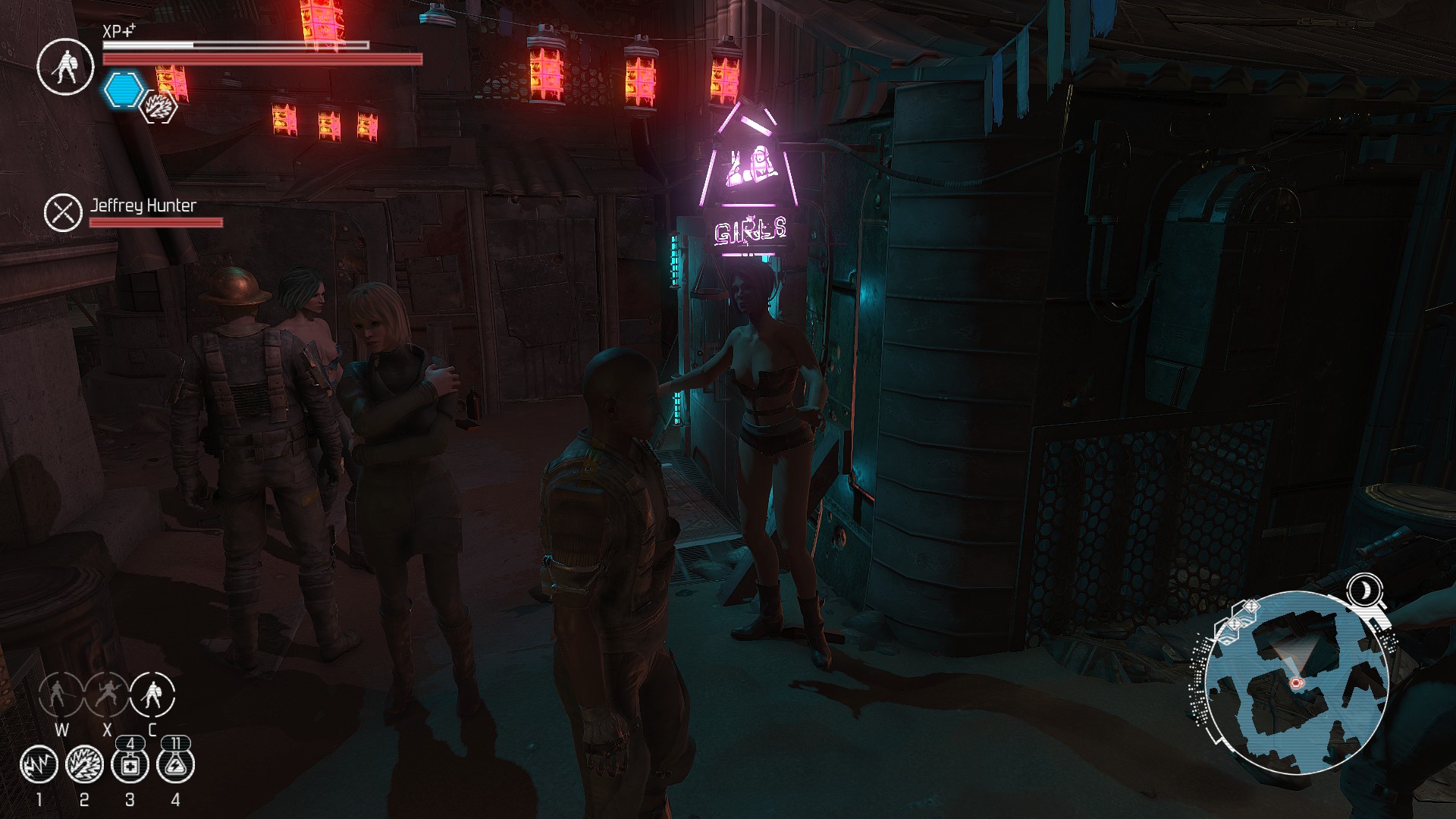Inspect the active electric buff hexagon
This screenshot has height=819, width=1456.
click(160, 106)
